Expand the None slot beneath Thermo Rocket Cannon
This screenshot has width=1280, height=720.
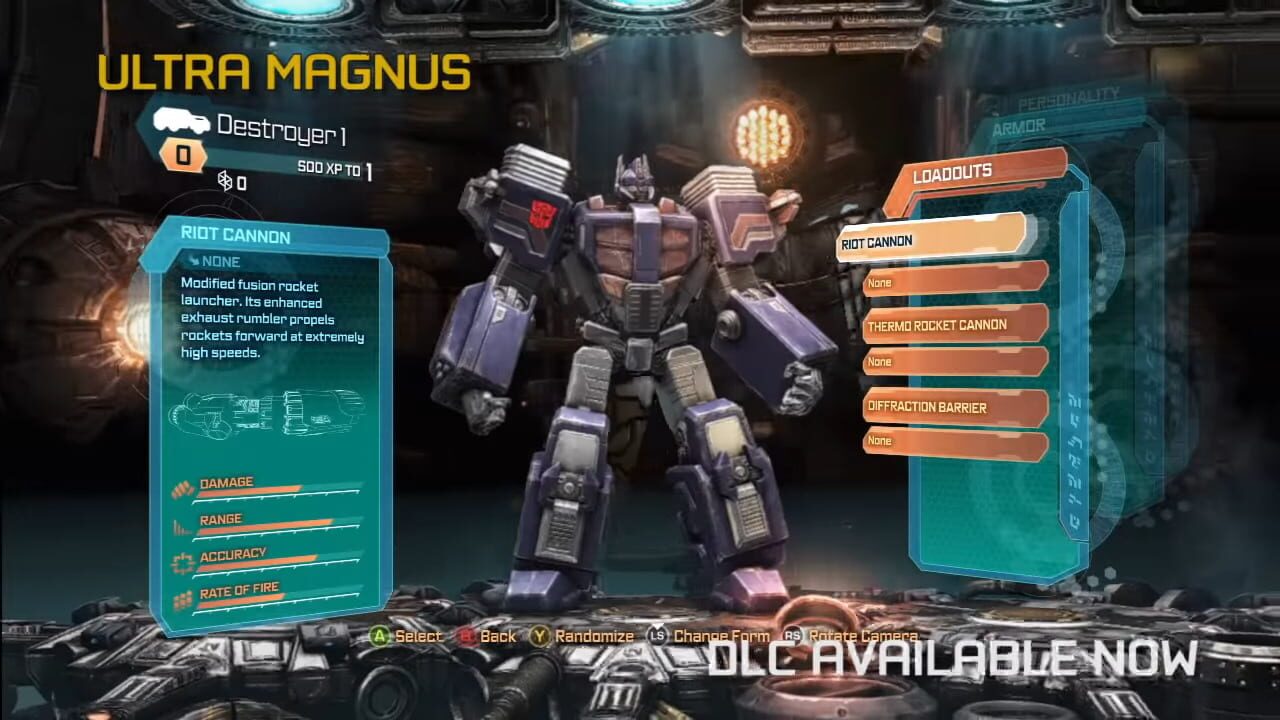click(x=950, y=361)
